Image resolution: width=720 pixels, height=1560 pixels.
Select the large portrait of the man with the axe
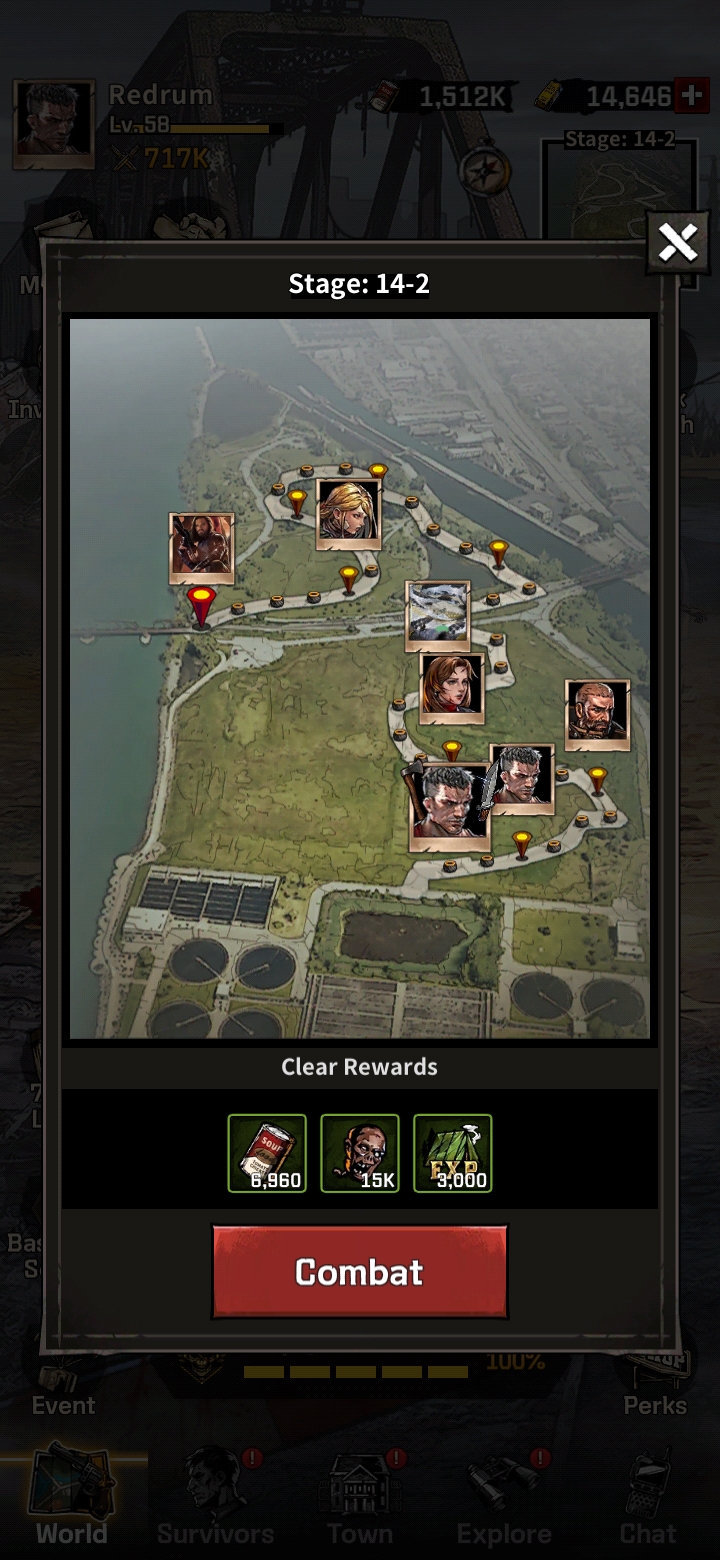click(449, 807)
